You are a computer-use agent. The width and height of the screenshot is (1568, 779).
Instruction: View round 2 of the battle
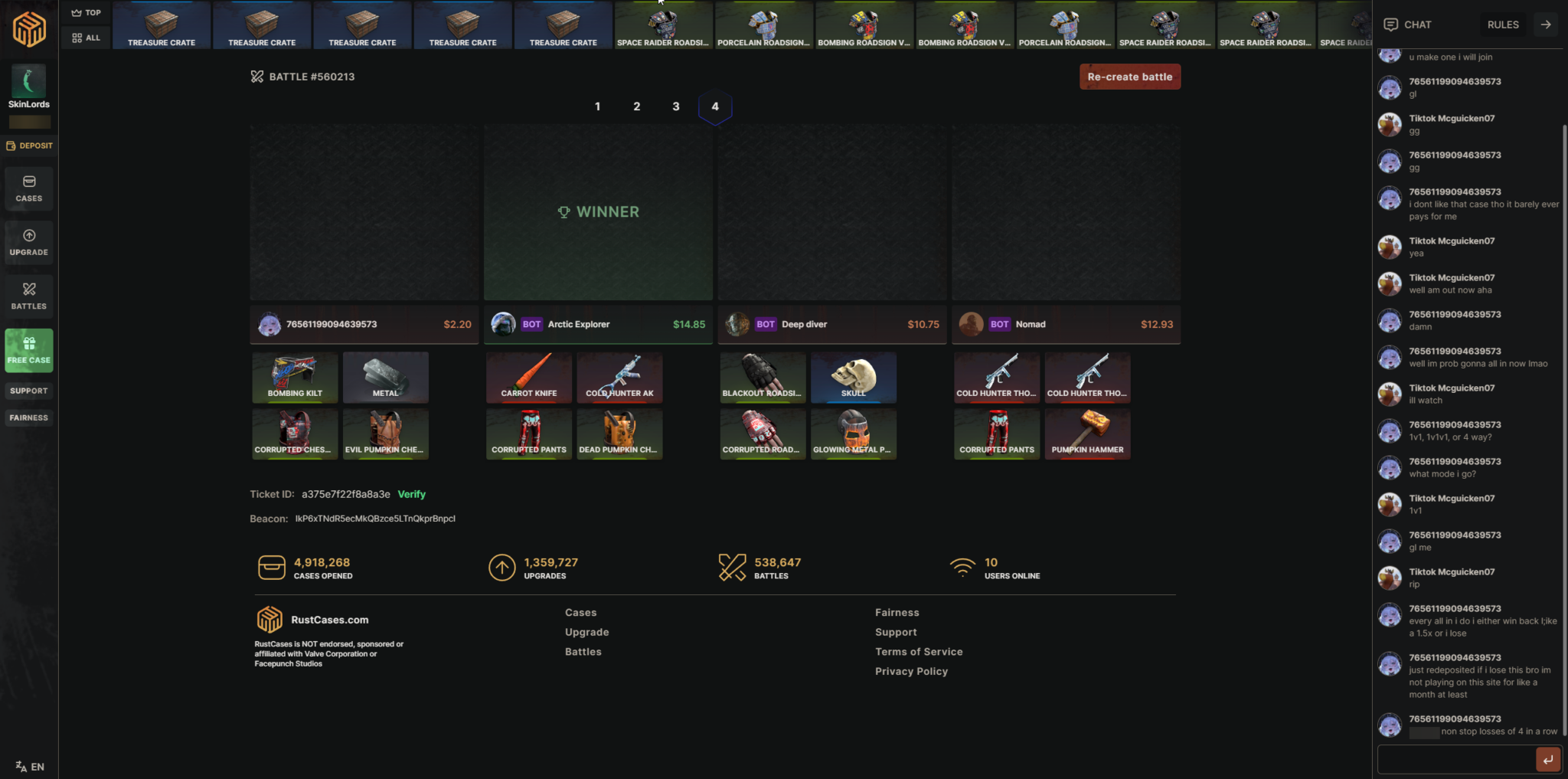[x=635, y=106]
